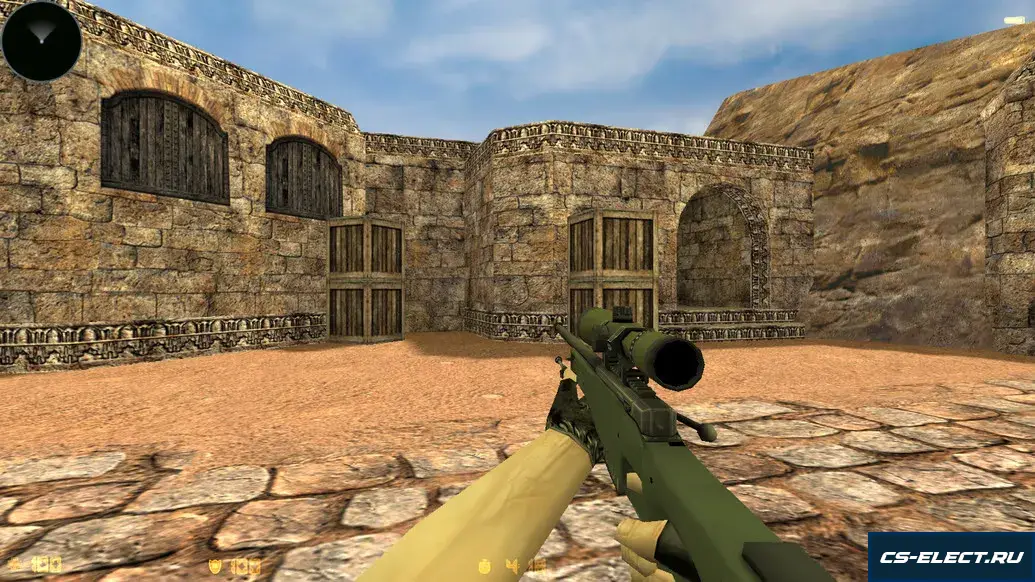Open the CS-ELECT.RU watermark link
This screenshot has height=582, width=1035.
coord(950,557)
